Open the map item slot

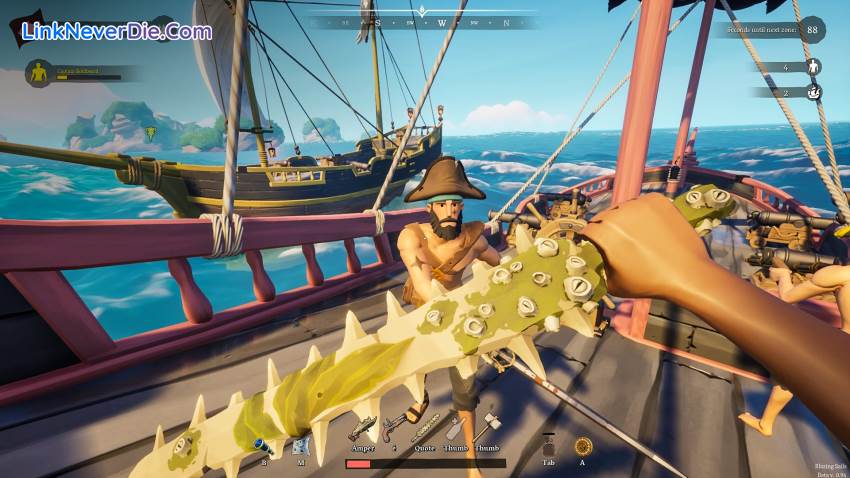pos(298,445)
